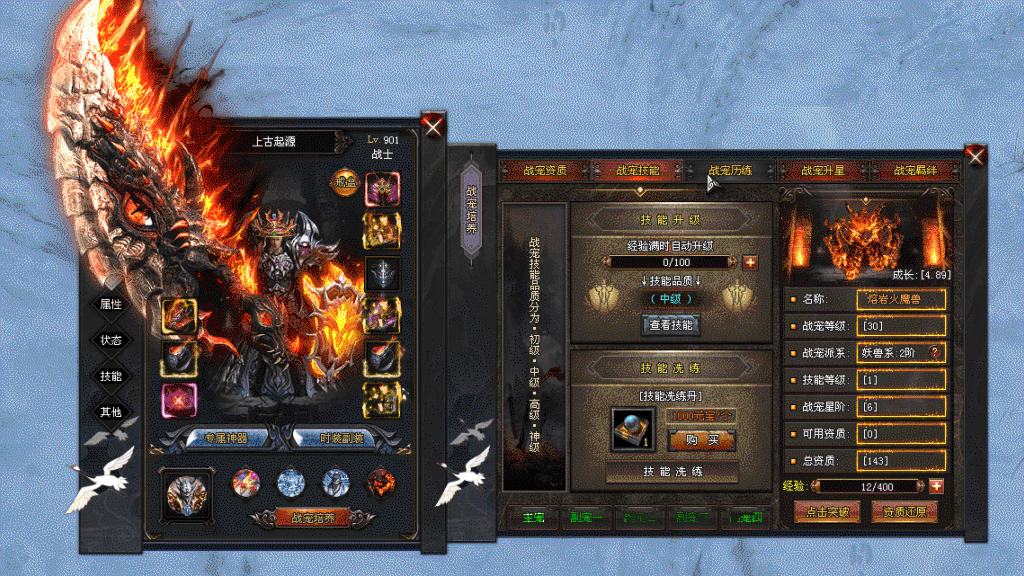
Task: Choose the 资质还原 button
Action: (904, 512)
